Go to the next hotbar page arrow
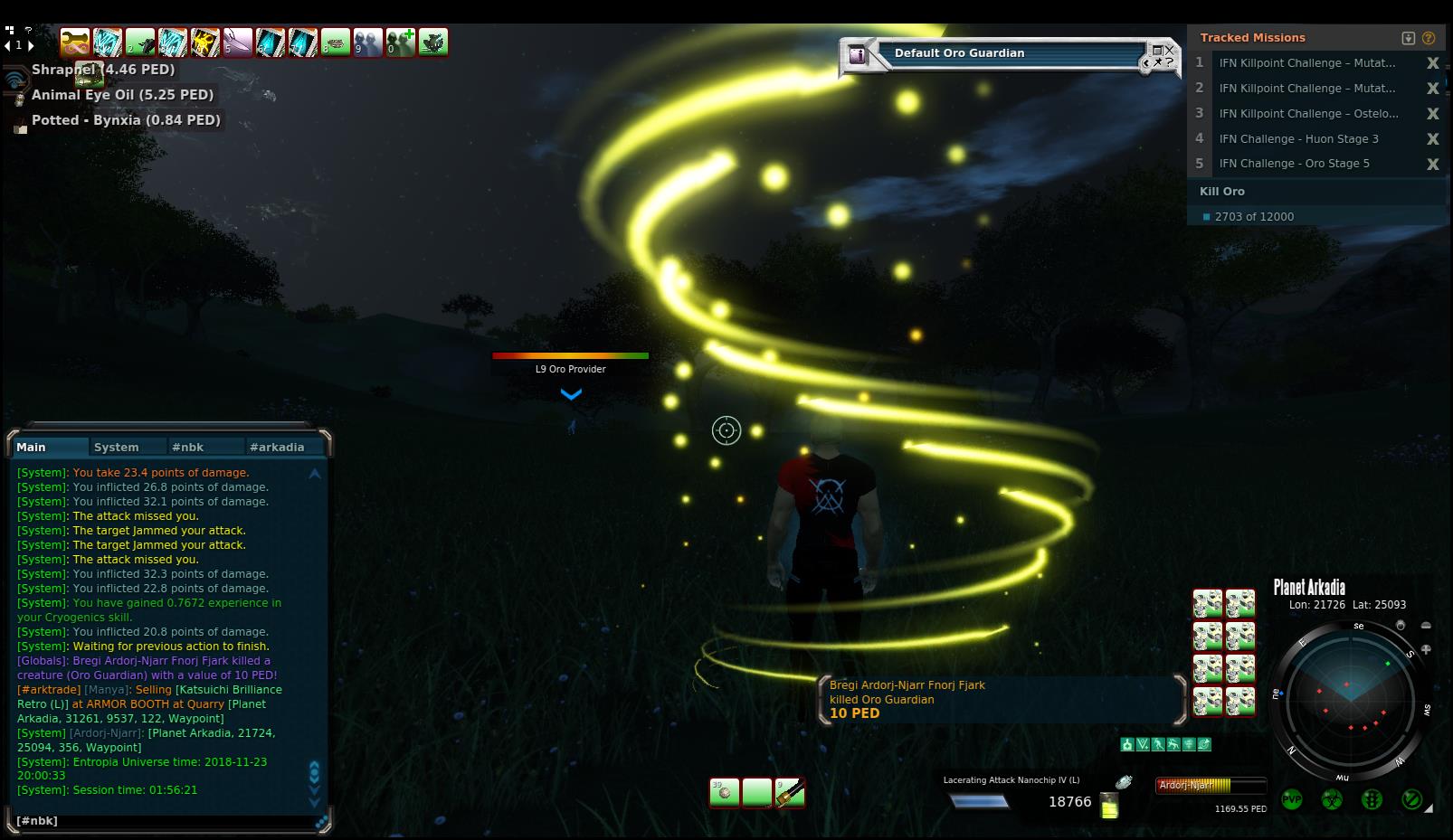Viewport: 1453px width, 840px height. click(x=31, y=45)
